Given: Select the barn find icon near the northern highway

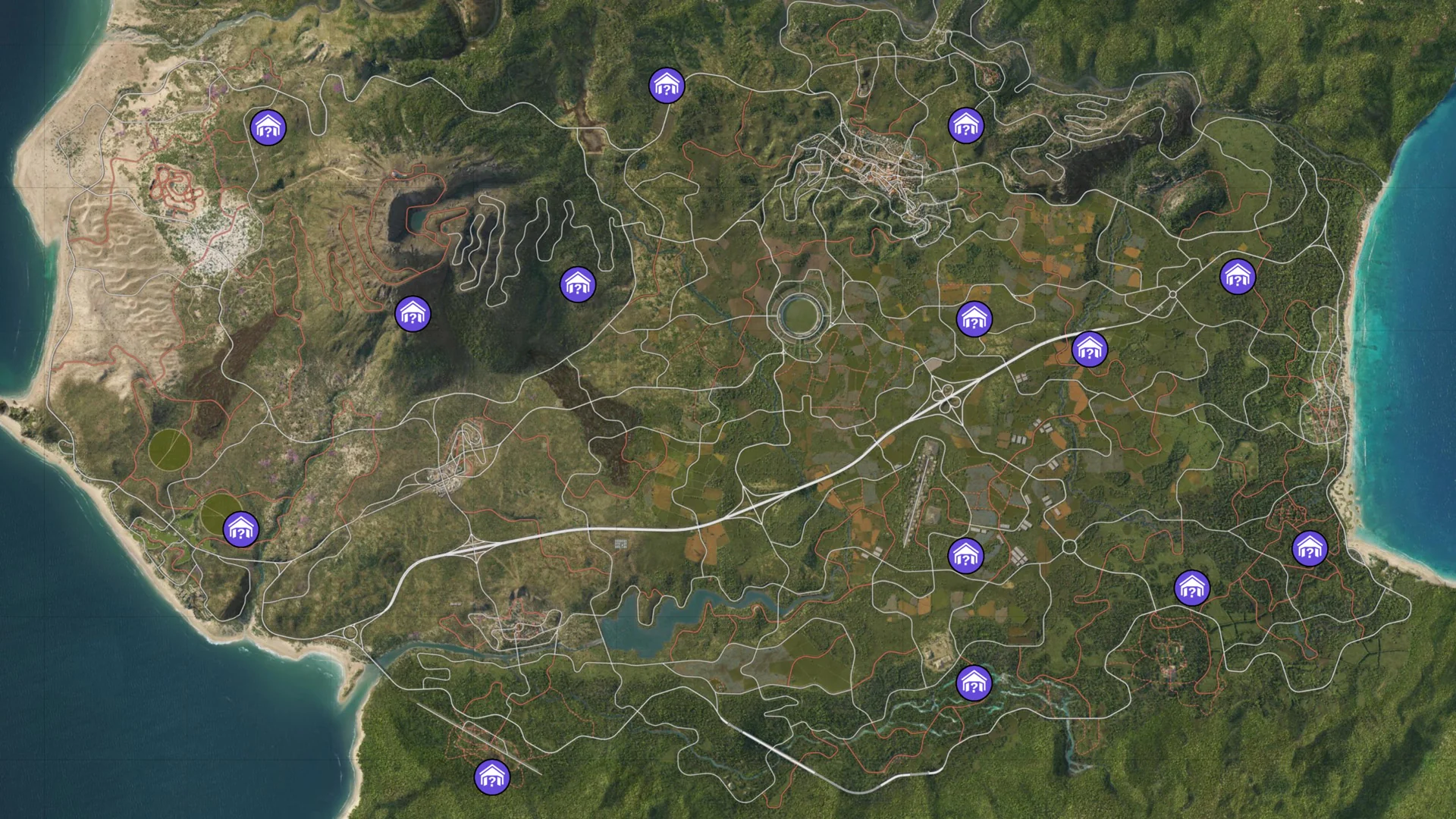Looking at the screenshot, I should 666,85.
